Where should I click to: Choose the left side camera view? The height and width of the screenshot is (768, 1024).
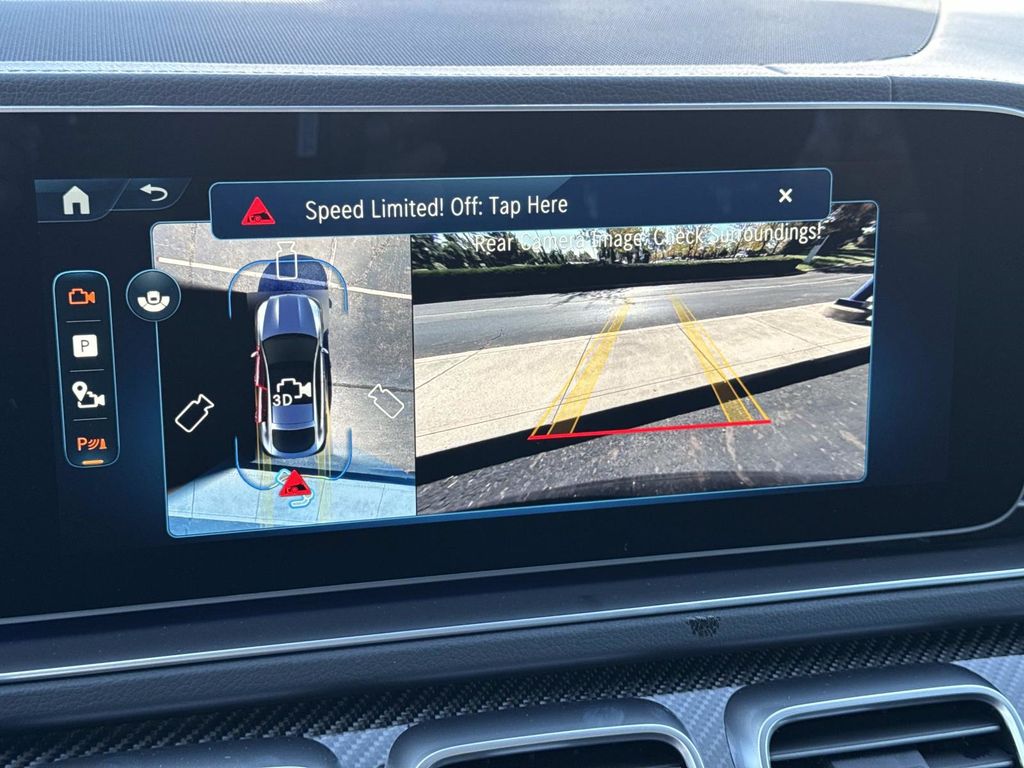pos(194,413)
